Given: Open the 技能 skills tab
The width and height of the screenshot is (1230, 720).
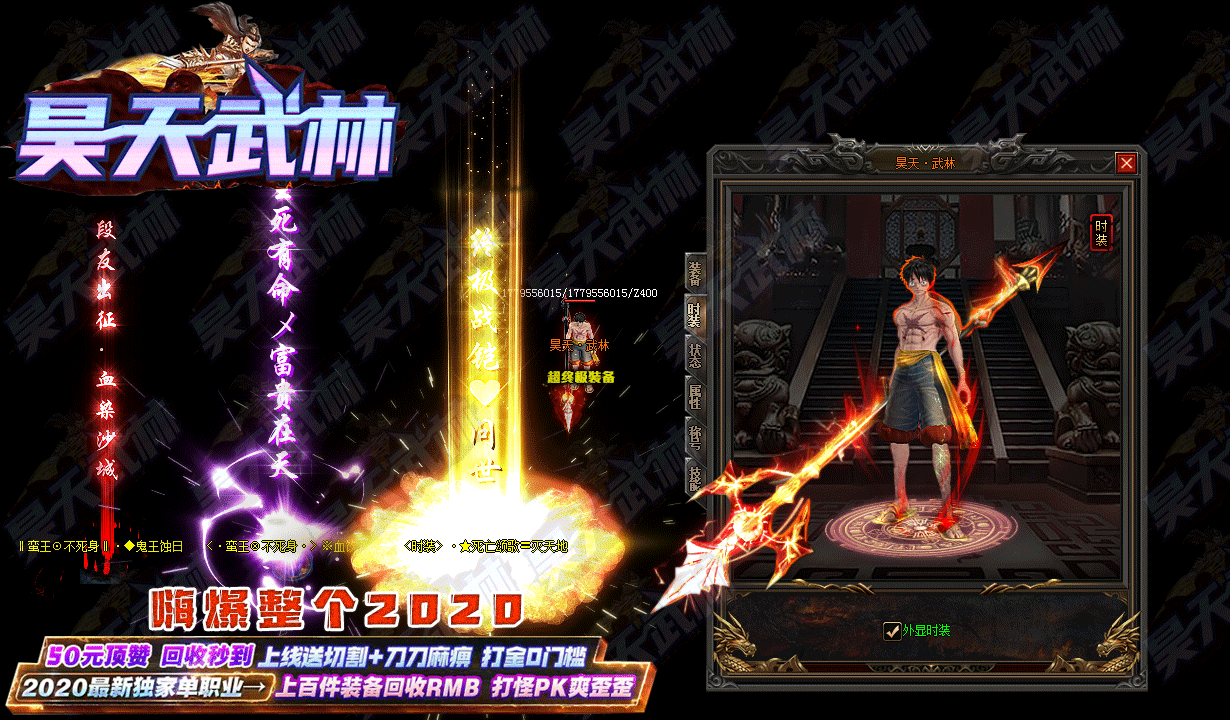Looking at the screenshot, I should coord(694,475).
